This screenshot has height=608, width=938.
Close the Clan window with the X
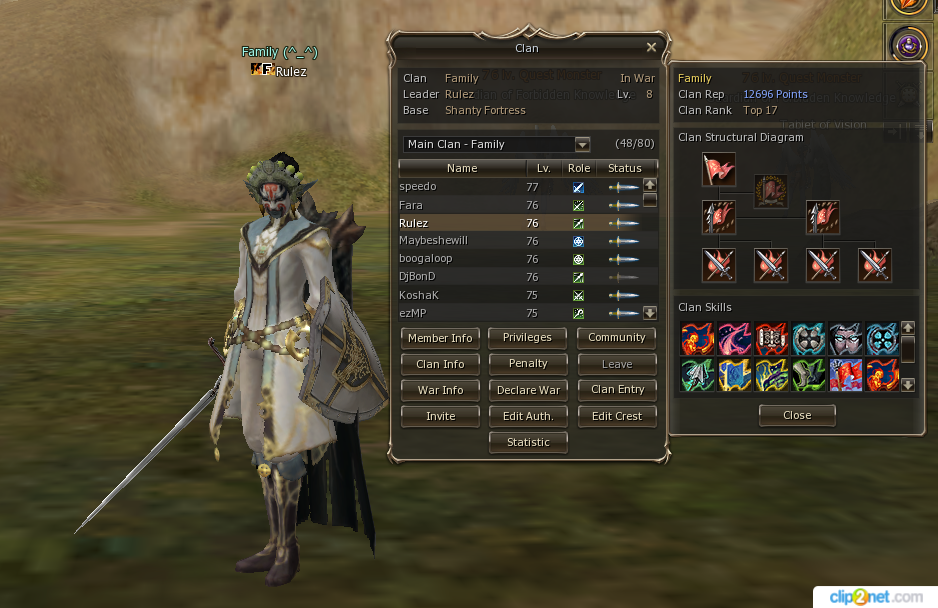click(x=651, y=47)
